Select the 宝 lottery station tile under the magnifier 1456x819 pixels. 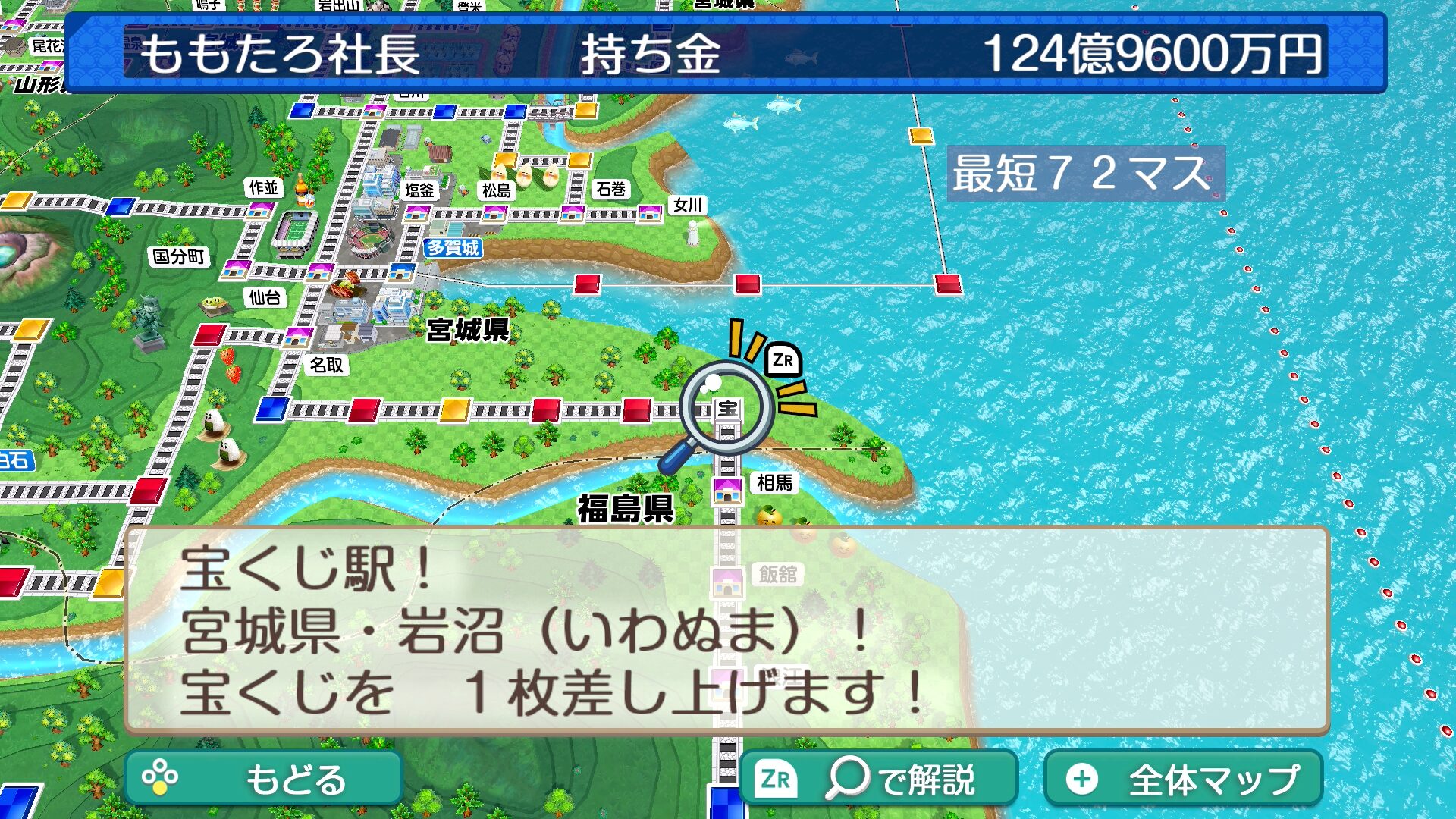pos(727,409)
